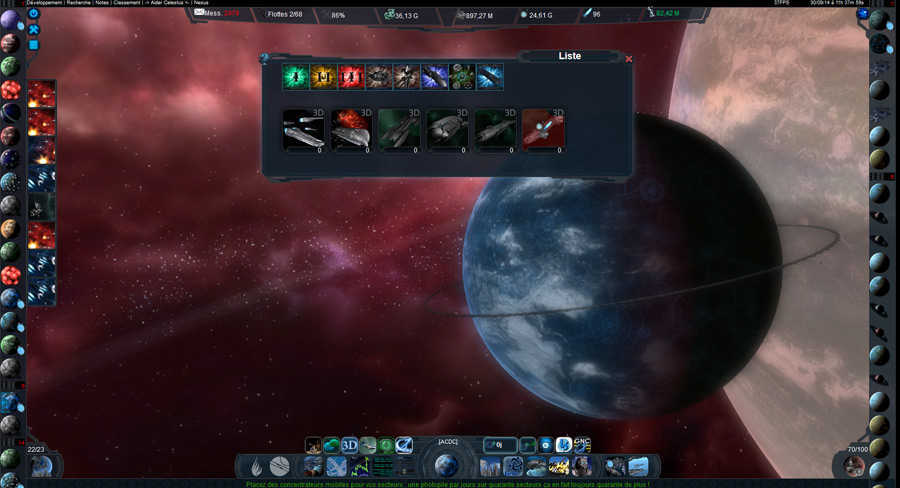Image resolution: width=900 pixels, height=488 pixels.
Task: Select the green glowing category icon
Action: pos(294,77)
